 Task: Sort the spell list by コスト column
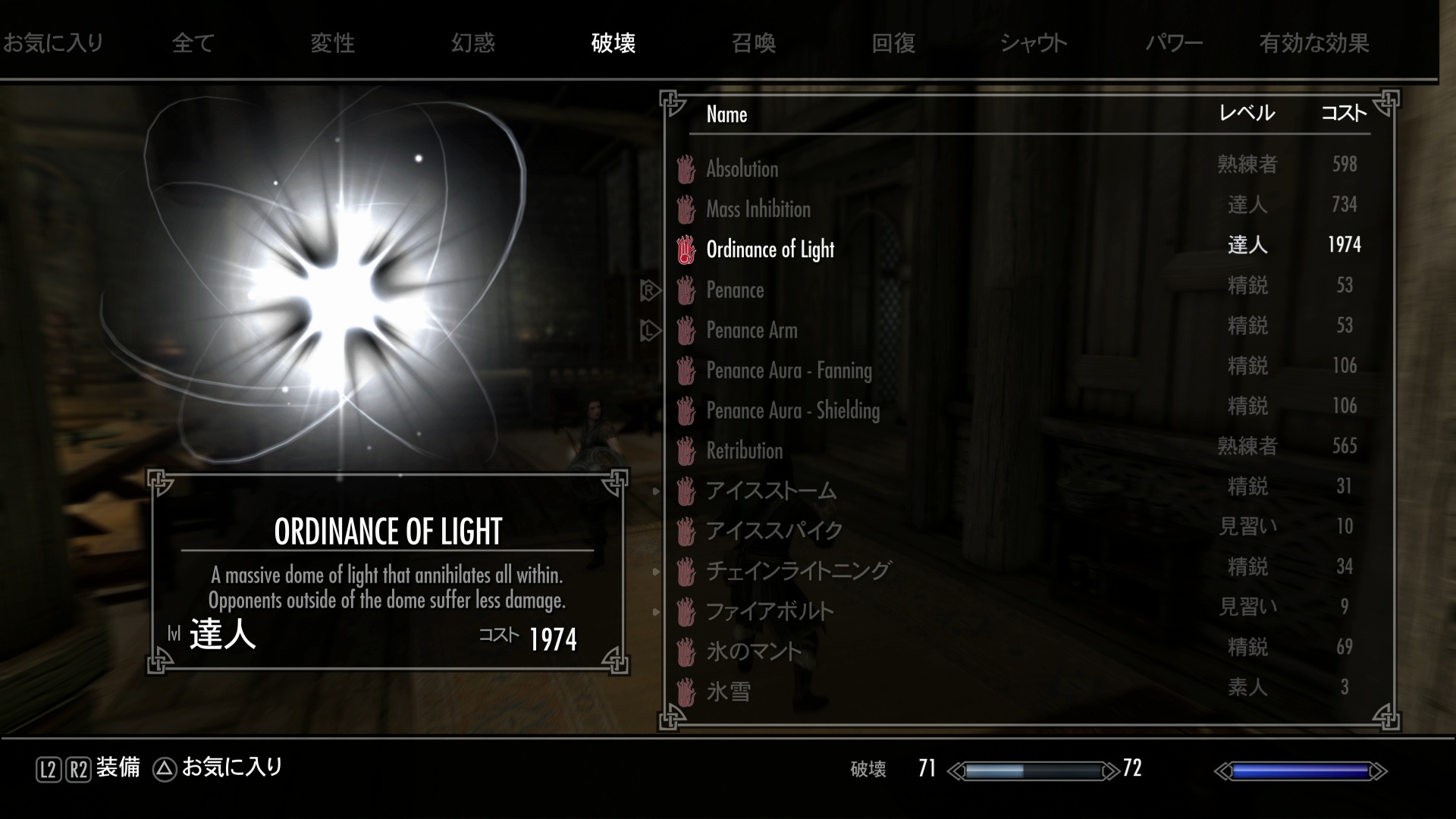[x=1344, y=114]
